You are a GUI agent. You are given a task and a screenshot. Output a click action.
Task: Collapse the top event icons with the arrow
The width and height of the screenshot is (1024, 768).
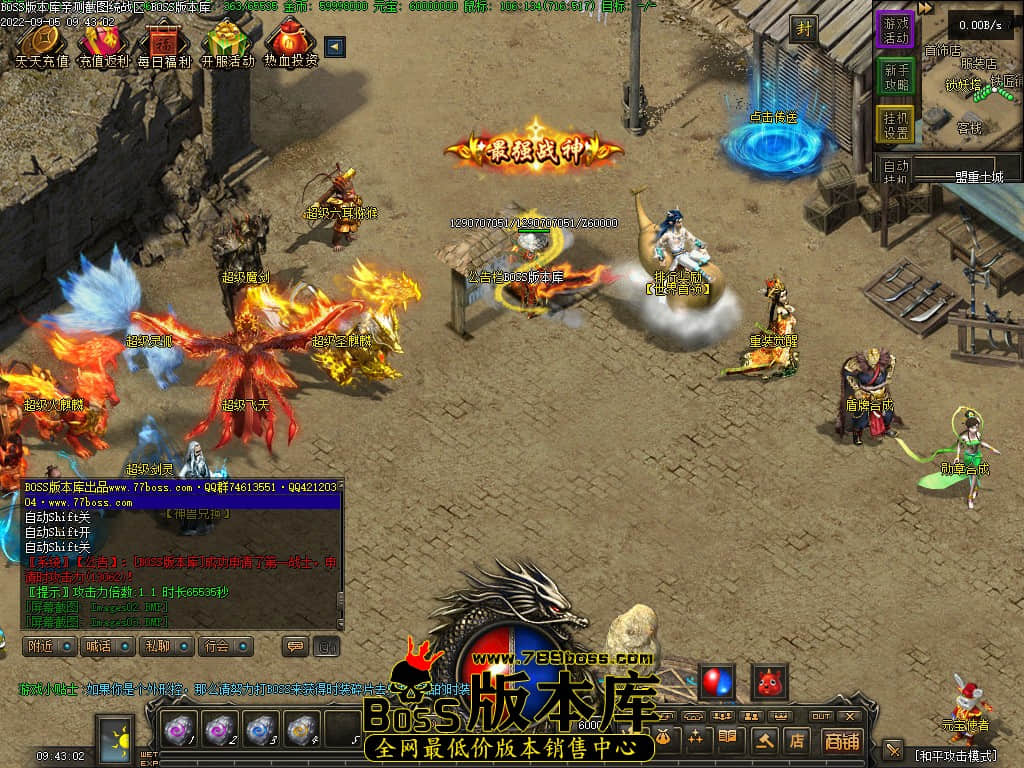[335, 46]
